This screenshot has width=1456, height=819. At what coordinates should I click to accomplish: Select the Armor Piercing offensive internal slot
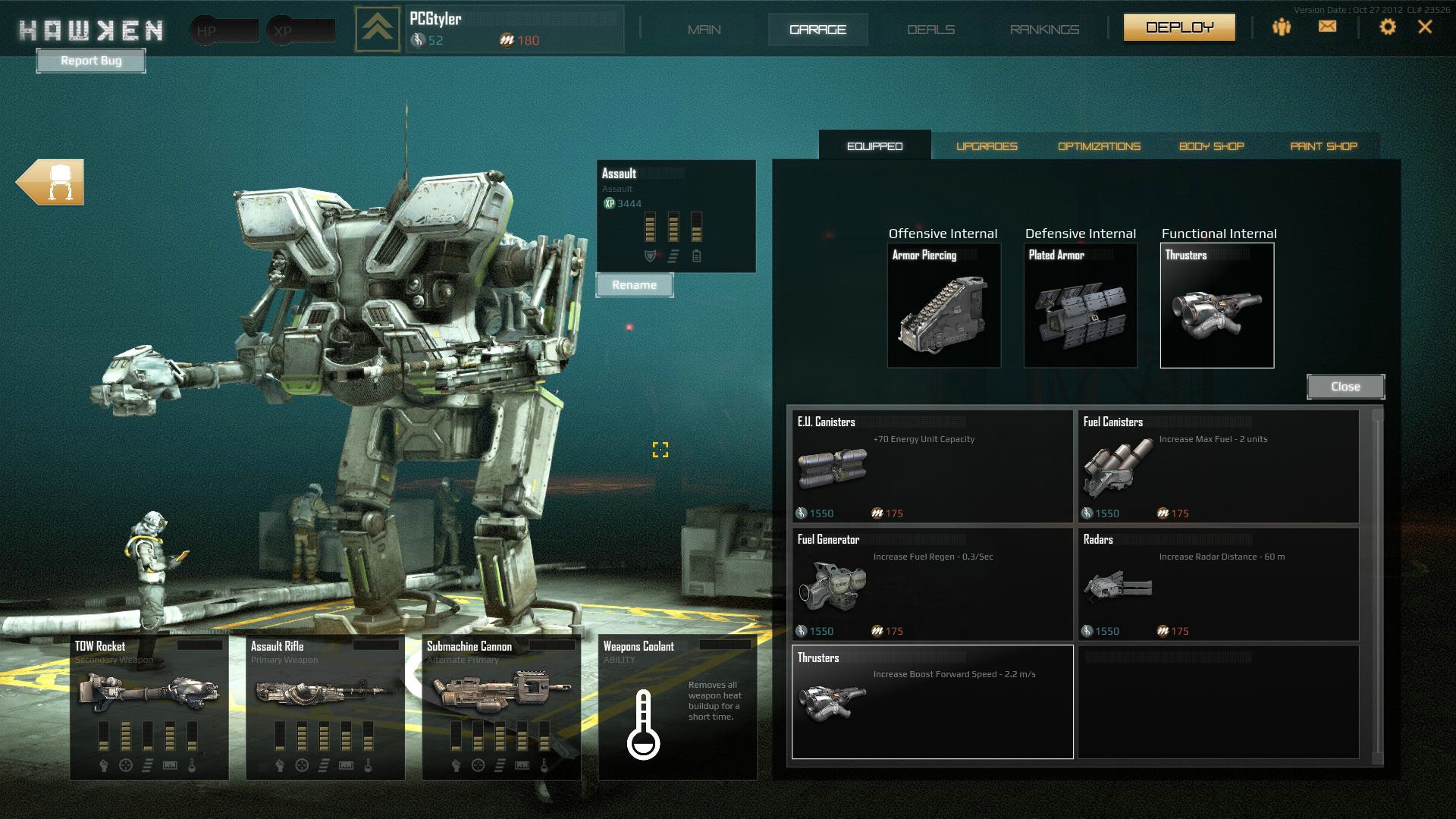tap(943, 306)
